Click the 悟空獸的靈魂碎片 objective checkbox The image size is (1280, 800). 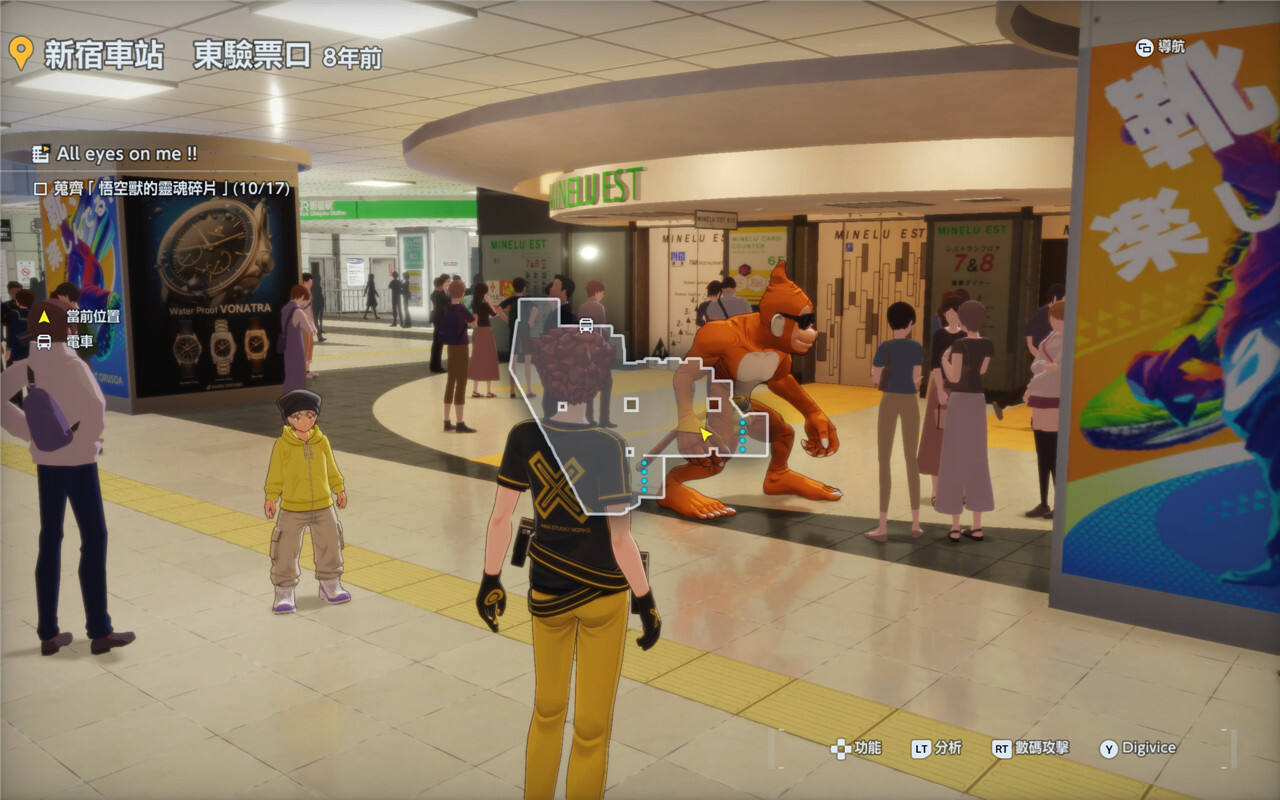point(40,188)
